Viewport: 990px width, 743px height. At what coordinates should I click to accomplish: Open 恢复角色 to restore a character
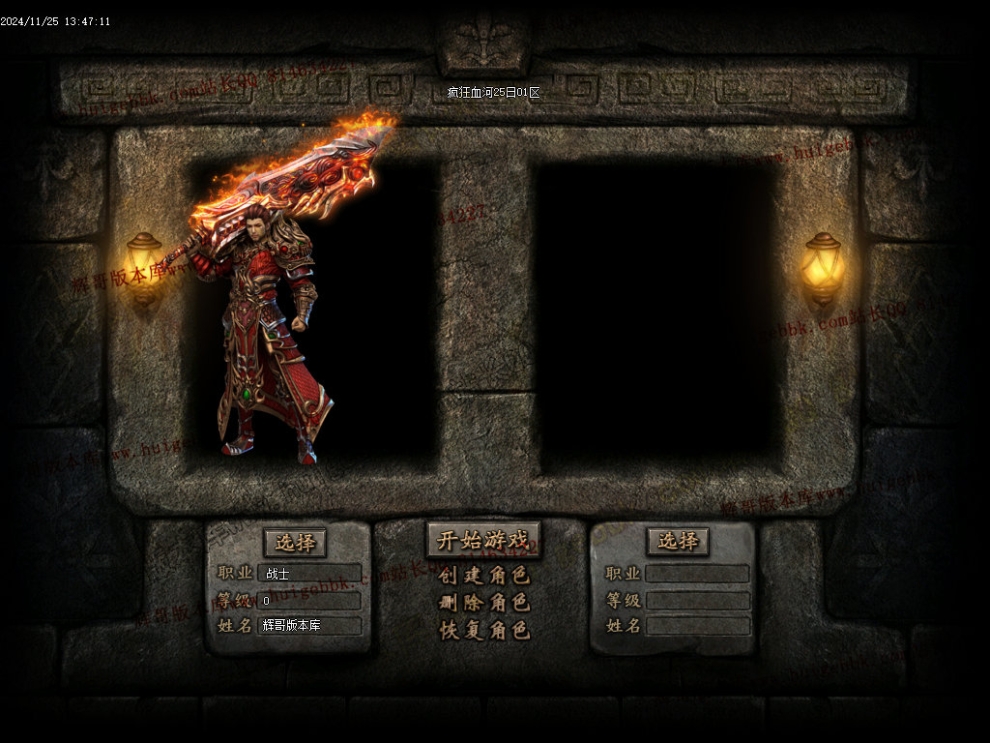coord(484,631)
